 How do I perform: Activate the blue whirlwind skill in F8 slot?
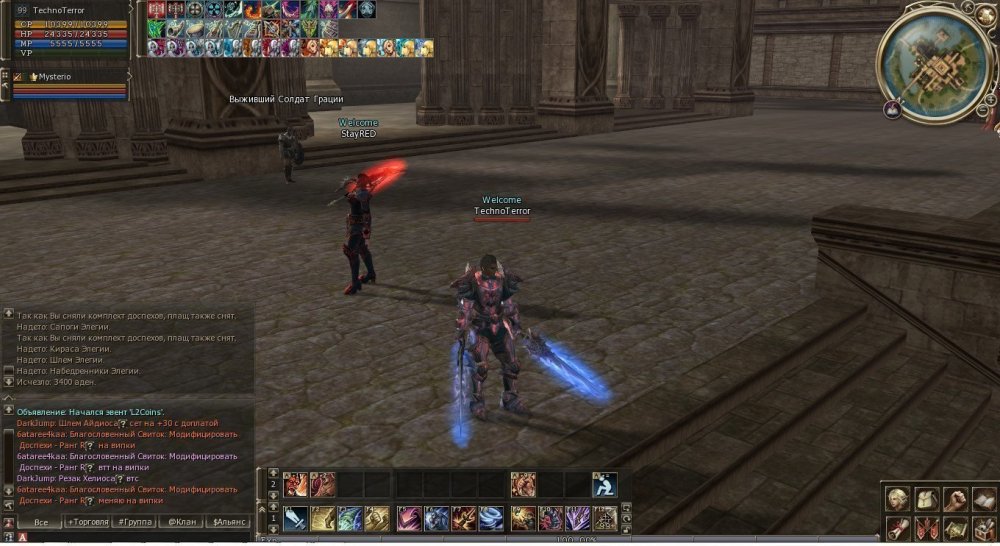tap(492, 518)
